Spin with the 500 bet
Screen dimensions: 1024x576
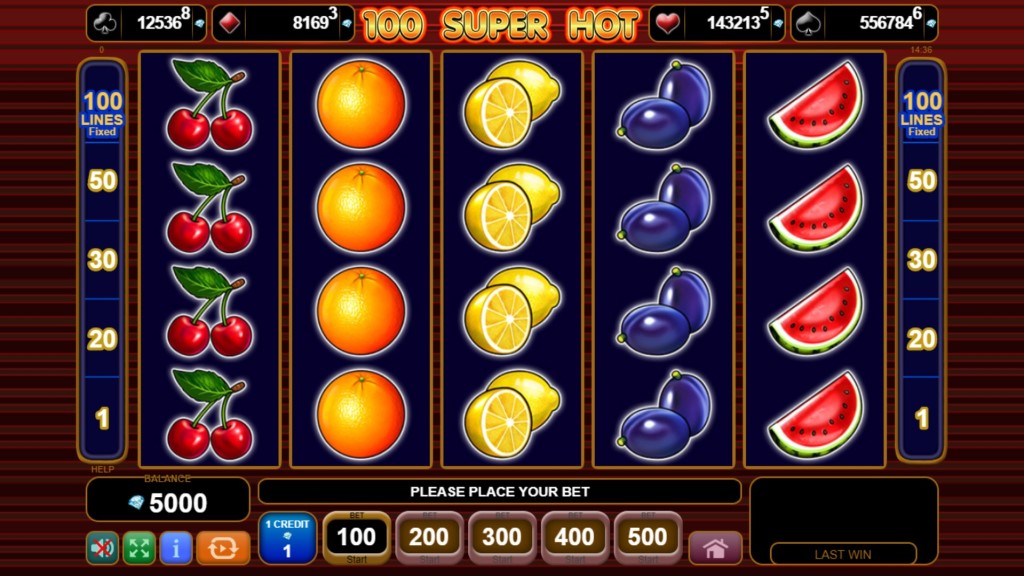coord(647,539)
